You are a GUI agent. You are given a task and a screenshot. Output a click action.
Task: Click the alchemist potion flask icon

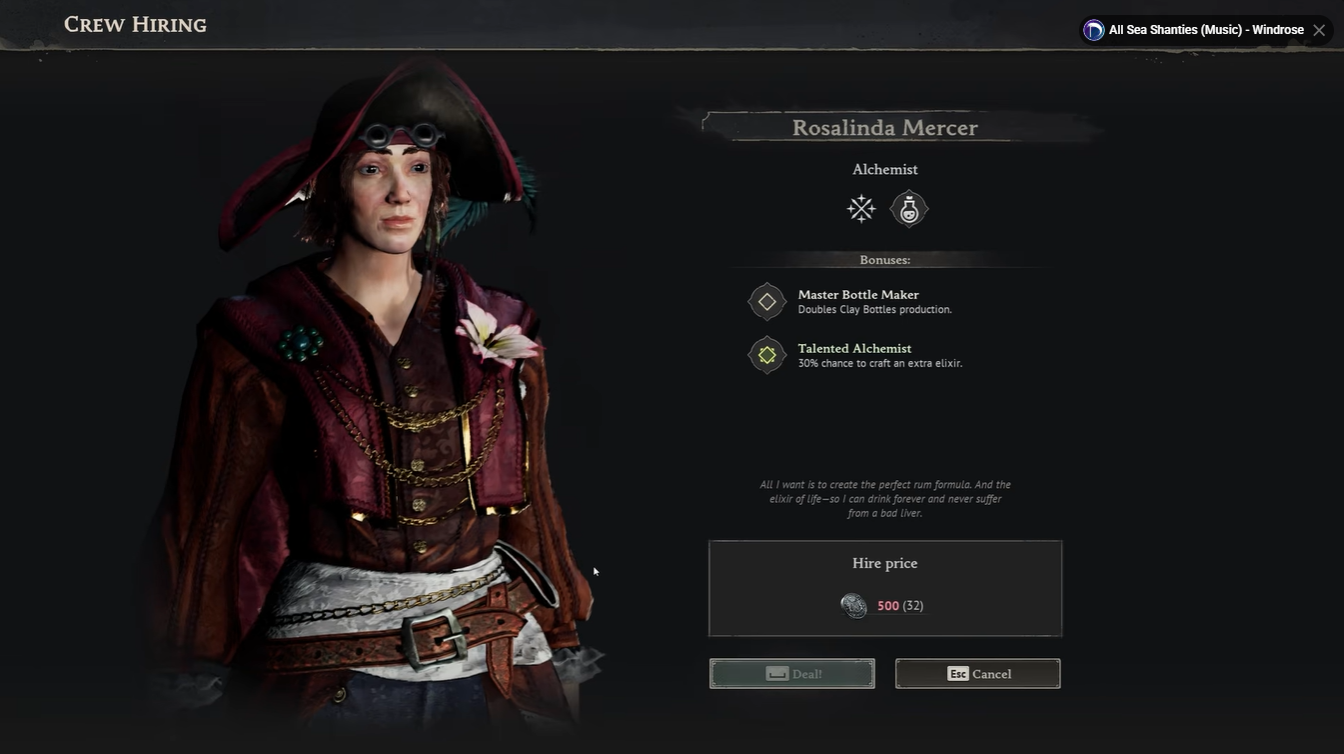[x=909, y=209]
